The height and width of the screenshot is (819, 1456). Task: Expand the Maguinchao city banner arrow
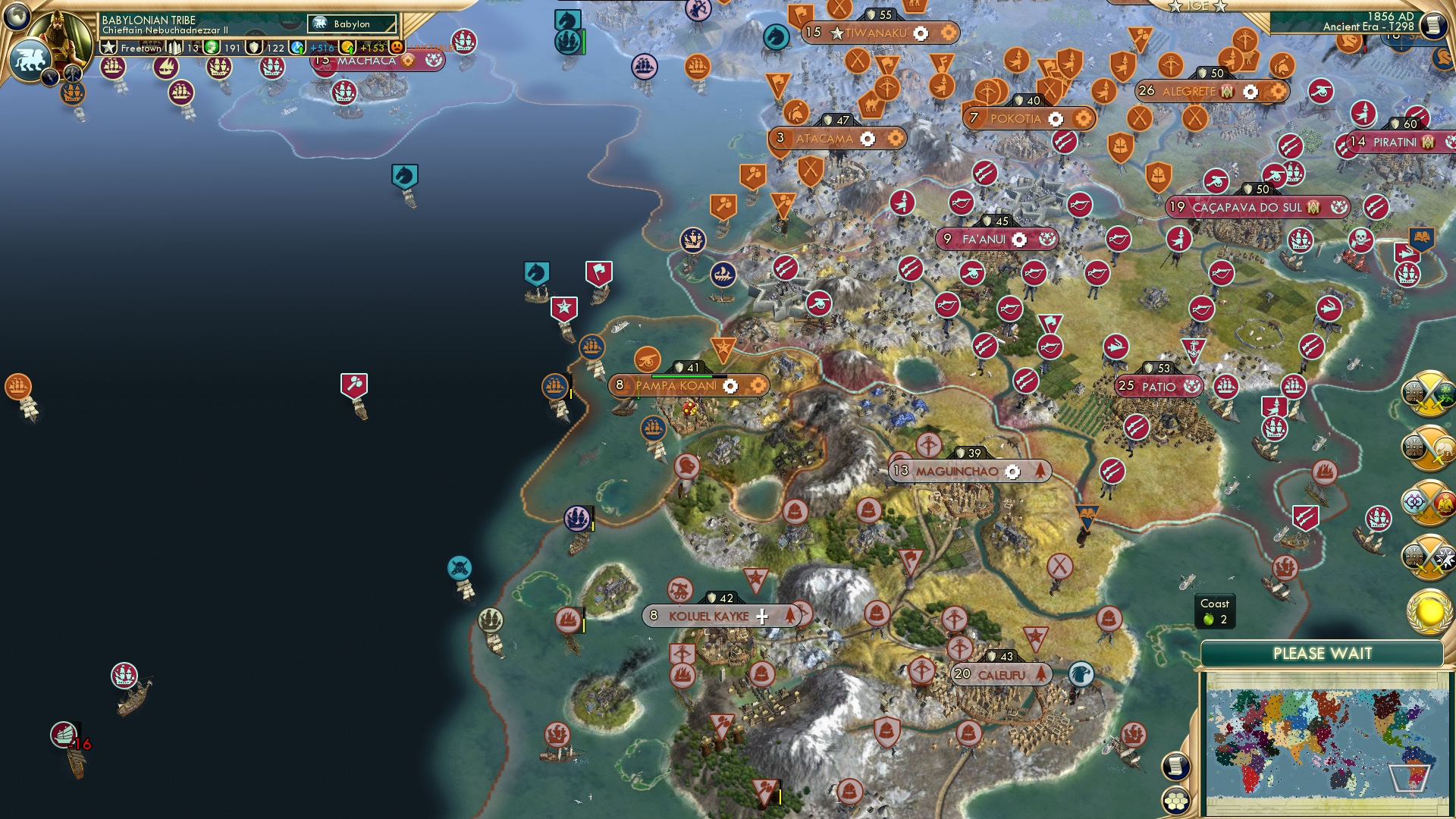pyautogui.click(x=1039, y=470)
